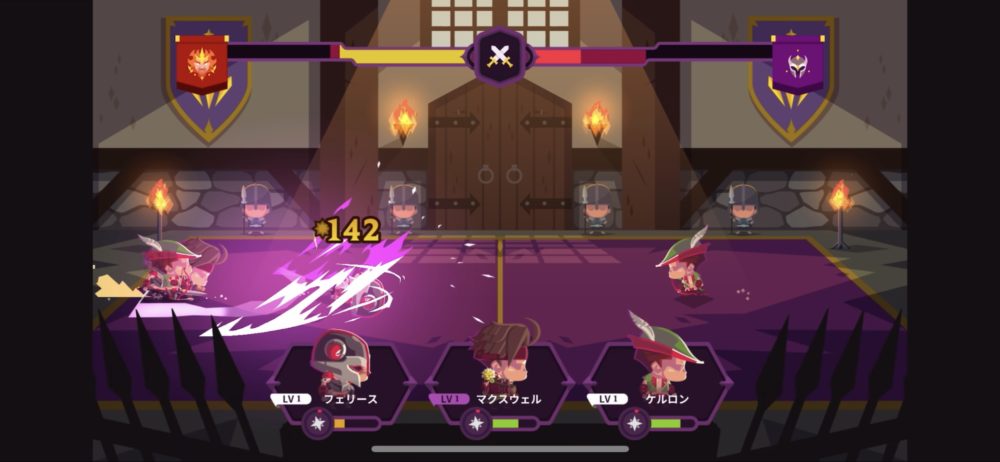Trigger マクスウェル's star skill icon
Screen dimensions: 1000x462
(x=476, y=423)
